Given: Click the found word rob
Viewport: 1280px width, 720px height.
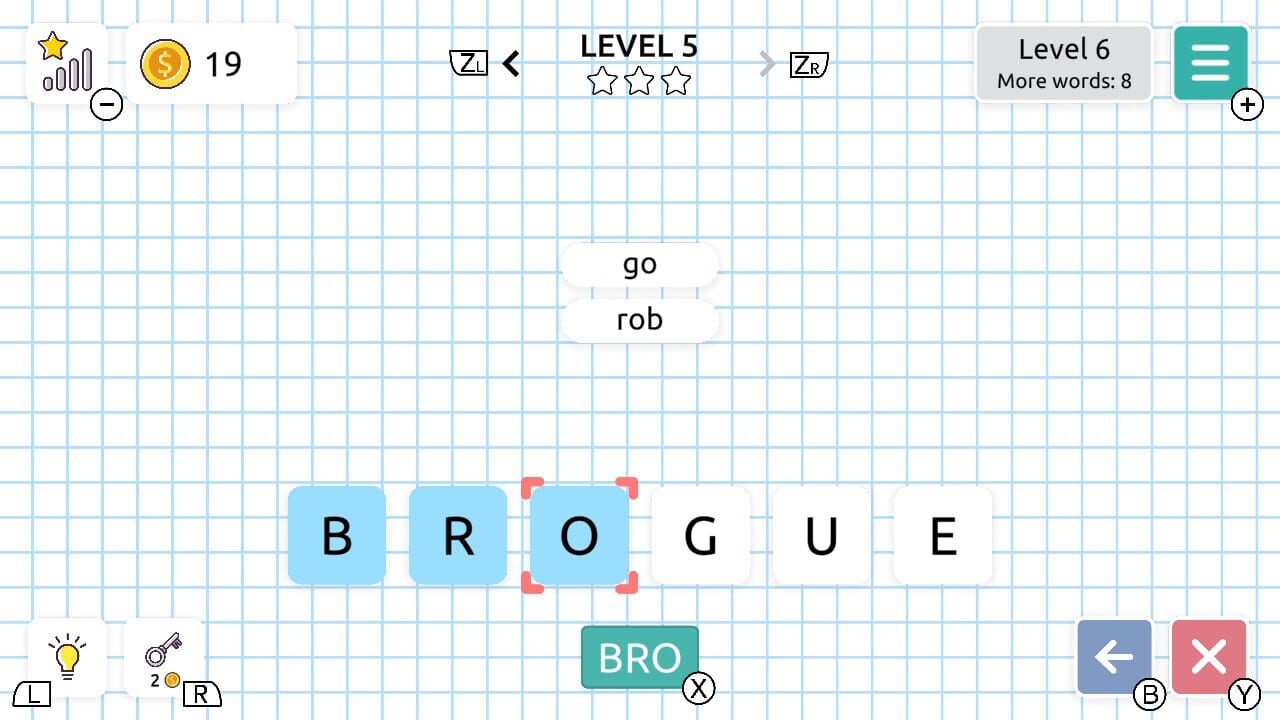Looking at the screenshot, I should coord(639,319).
